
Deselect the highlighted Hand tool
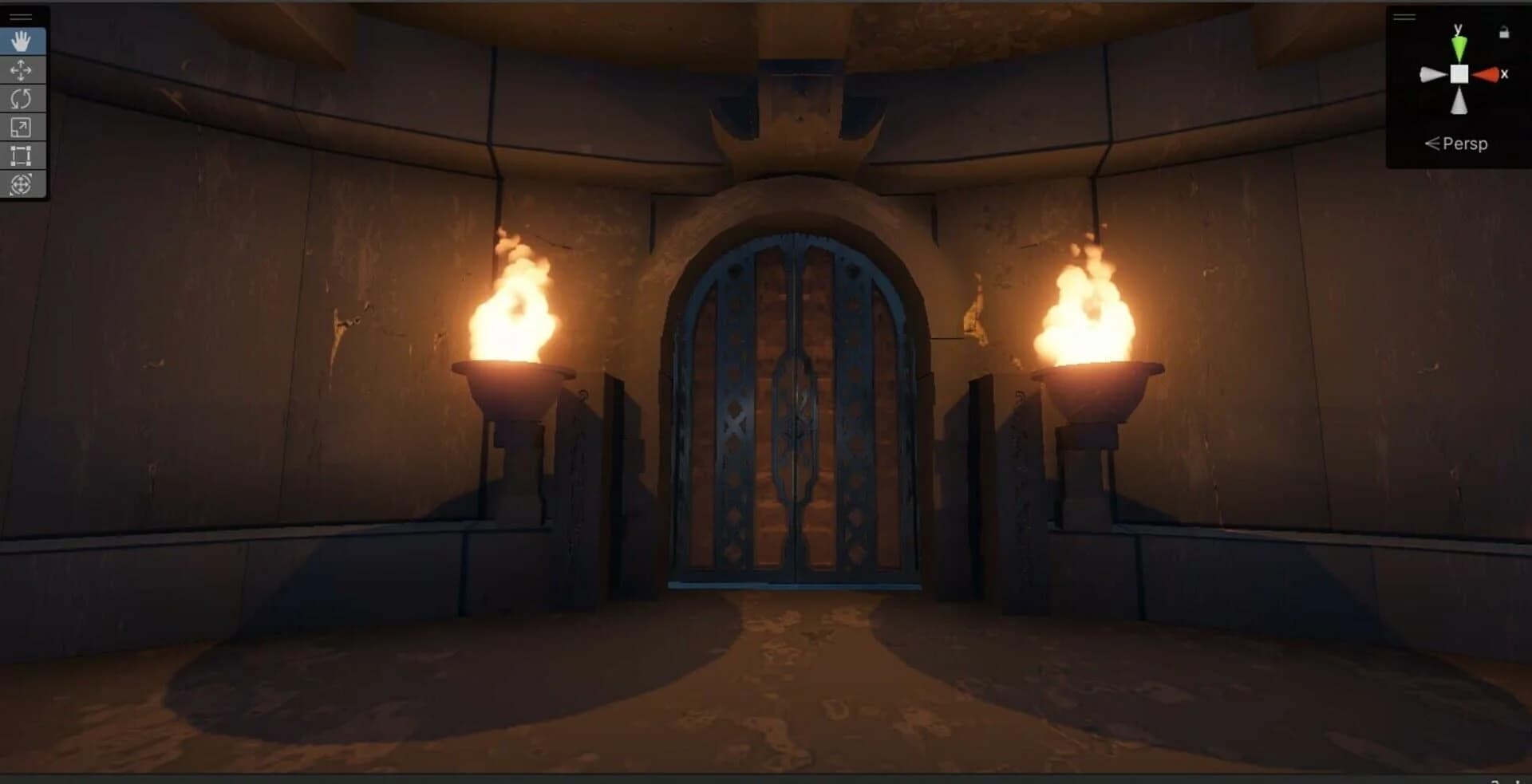pyautogui.click(x=22, y=41)
